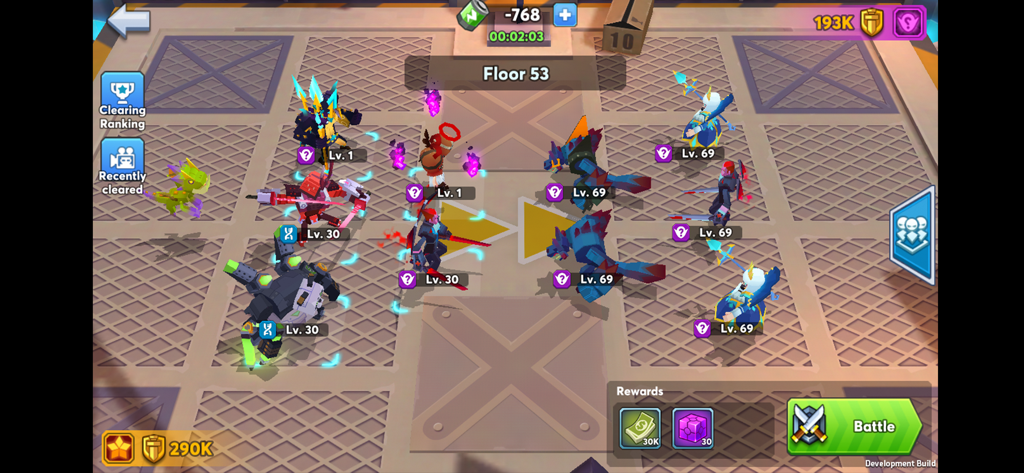1024x473 pixels.
Task: Inspect the 30K cash reward
Action: [x=639, y=428]
